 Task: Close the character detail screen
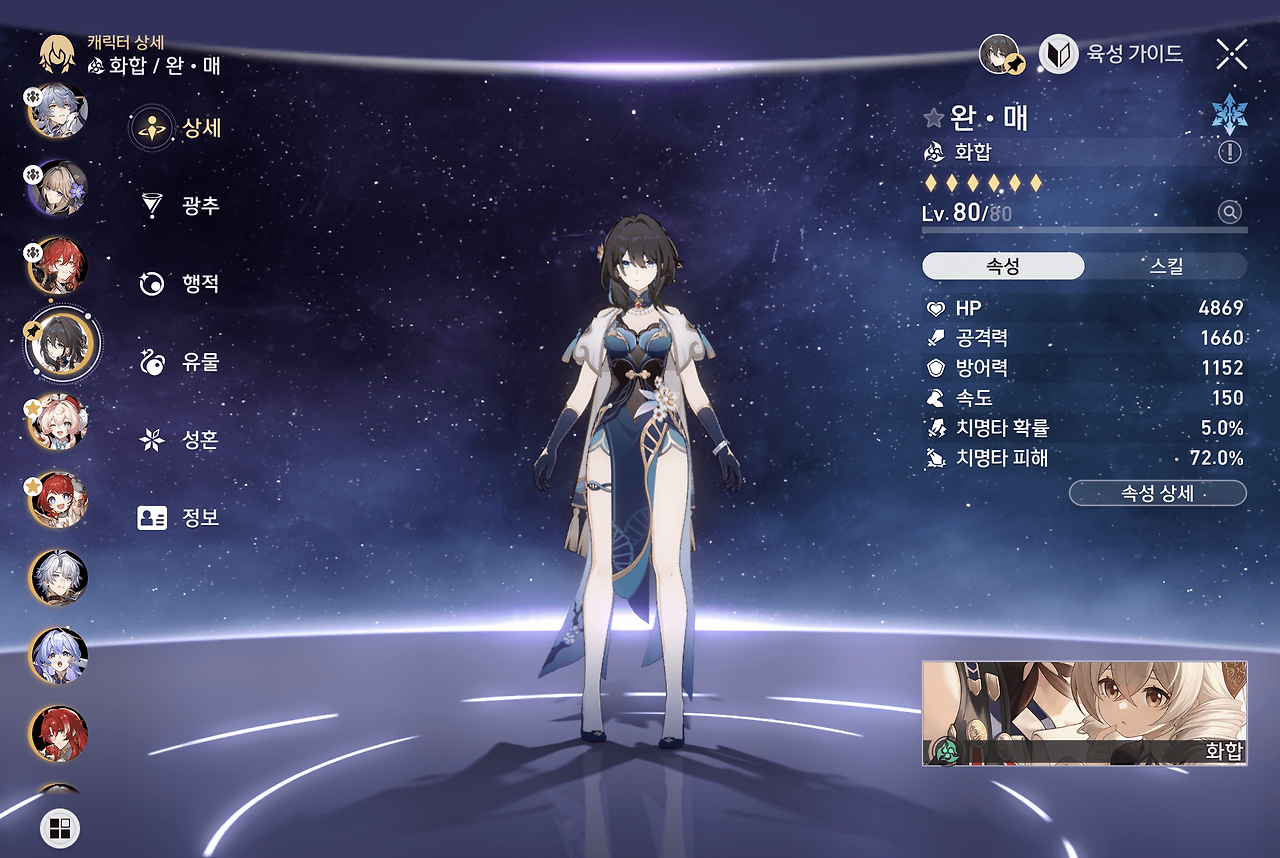[x=1231, y=54]
